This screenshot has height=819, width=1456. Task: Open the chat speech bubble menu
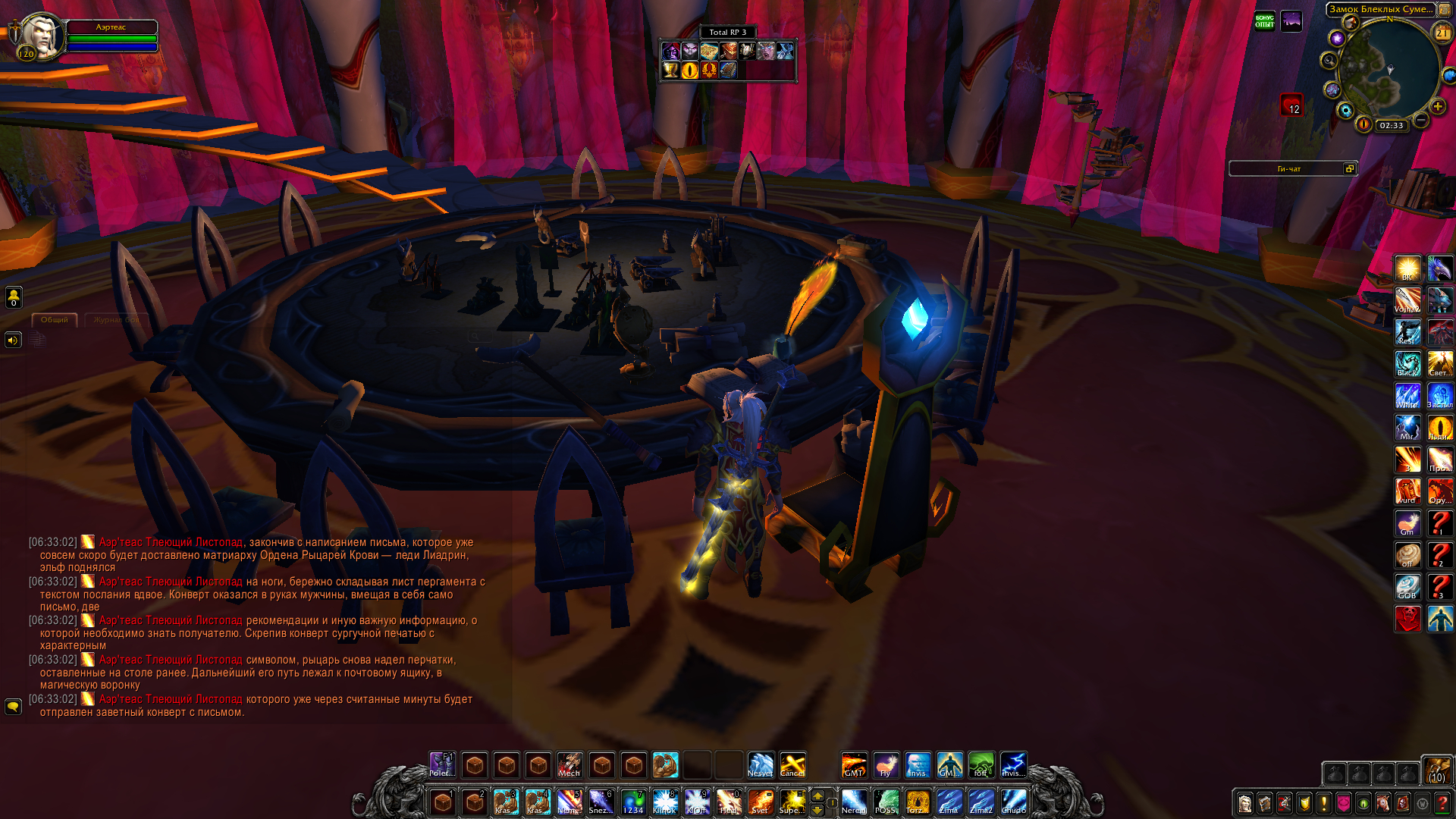[13, 707]
